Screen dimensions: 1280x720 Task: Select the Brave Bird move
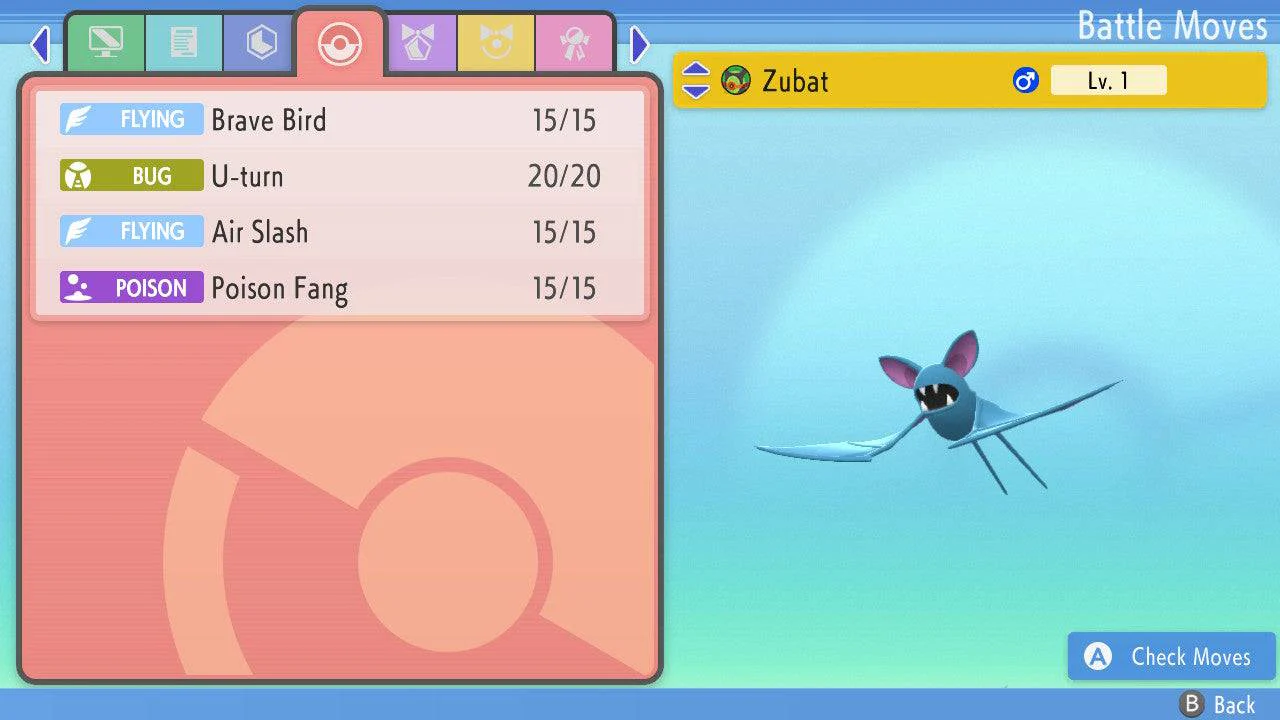340,120
